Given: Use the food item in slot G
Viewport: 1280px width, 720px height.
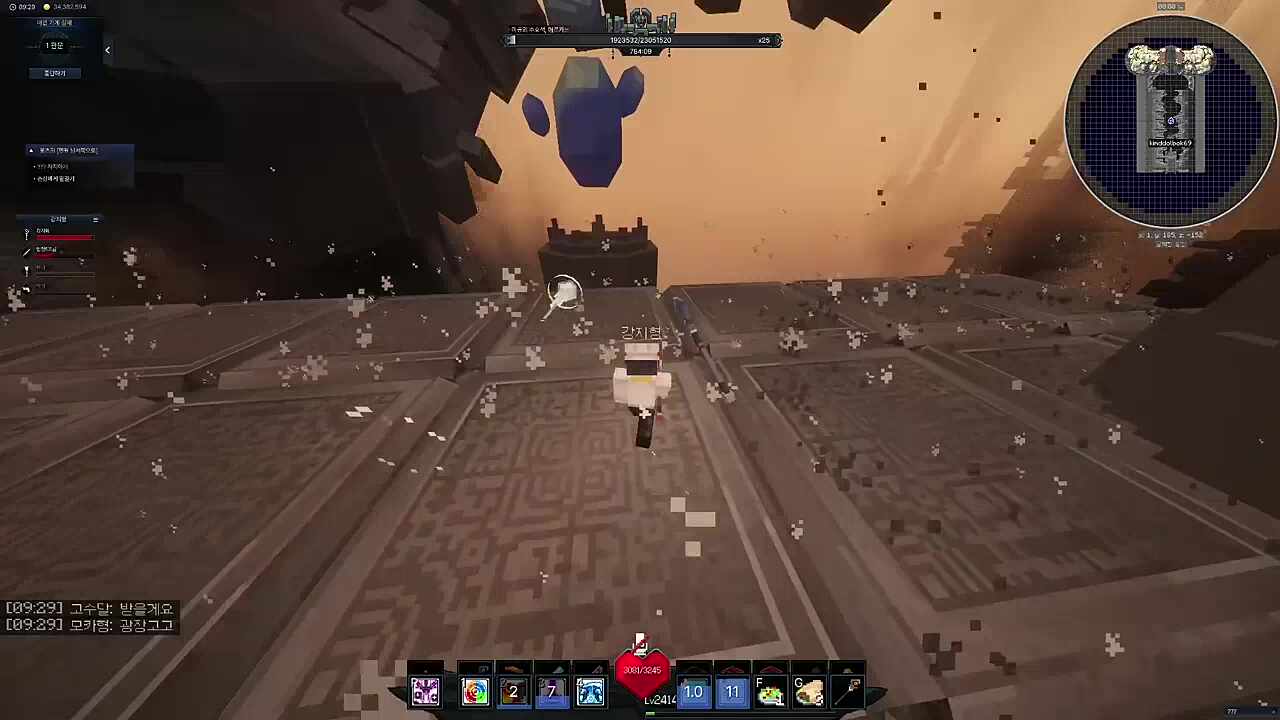Looking at the screenshot, I should 809,691.
